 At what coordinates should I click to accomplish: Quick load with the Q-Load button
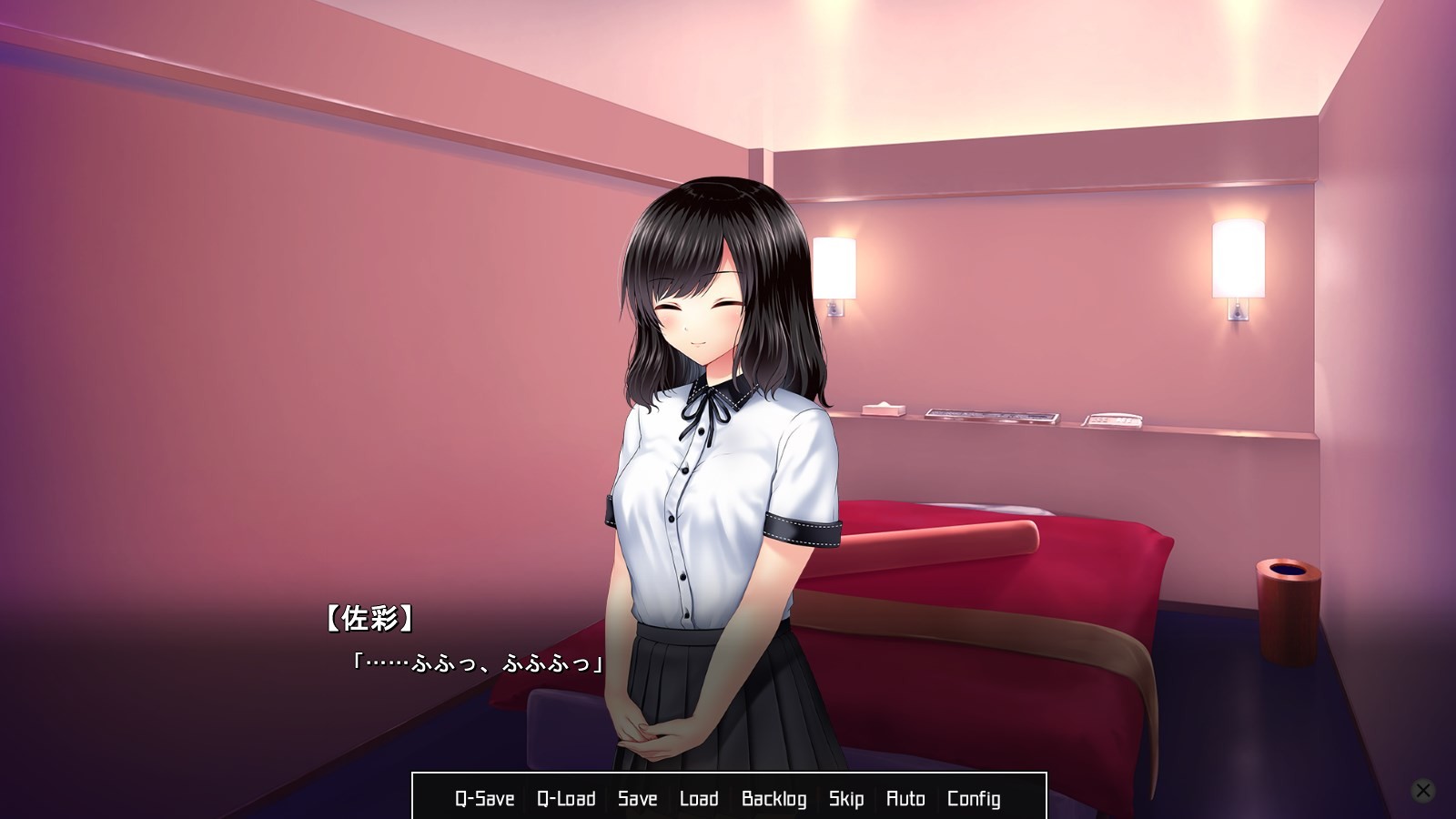[567, 798]
